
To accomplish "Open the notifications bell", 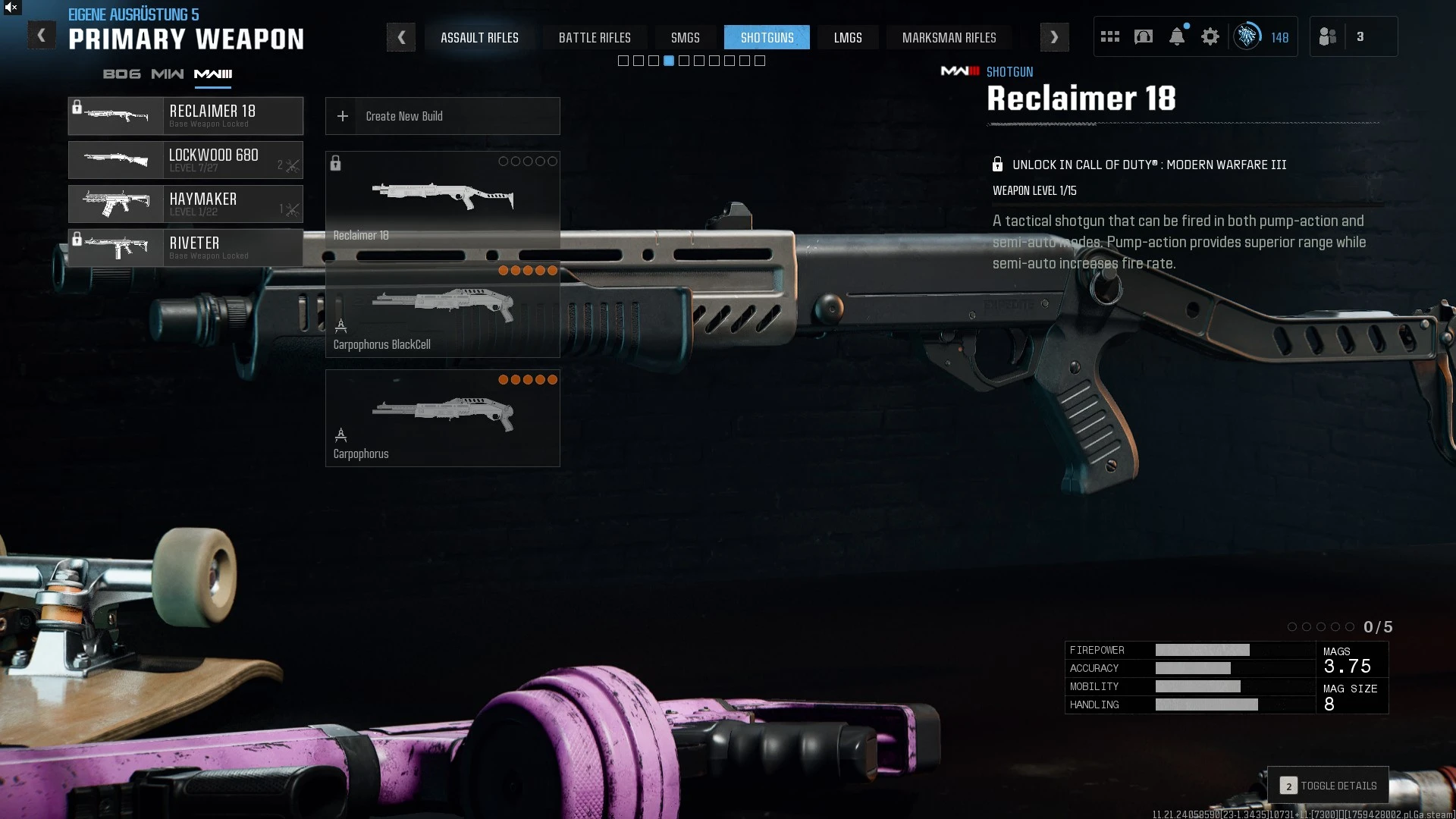I will pyautogui.click(x=1177, y=36).
